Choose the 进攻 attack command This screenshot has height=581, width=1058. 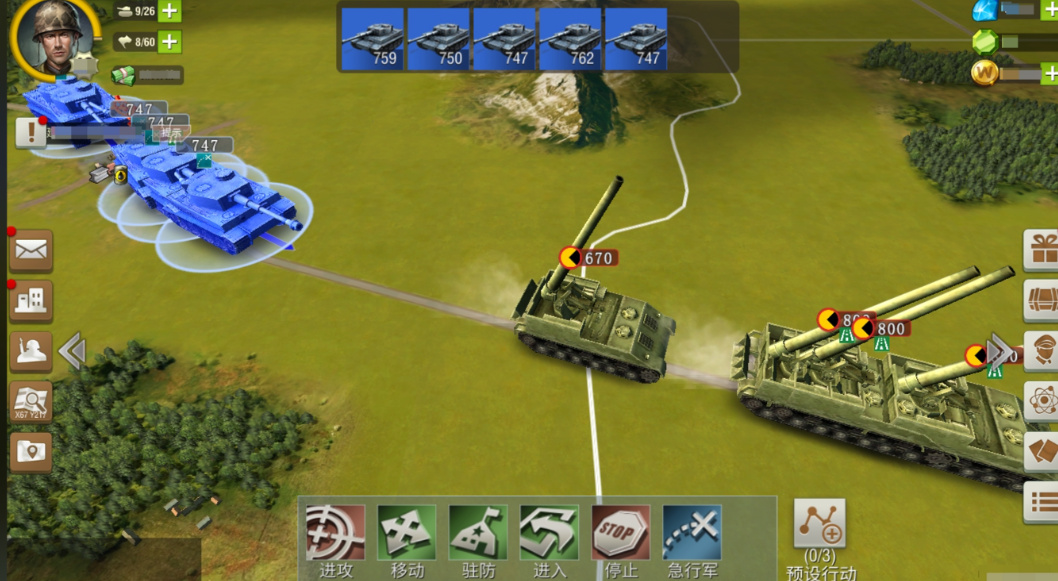pyautogui.click(x=335, y=533)
